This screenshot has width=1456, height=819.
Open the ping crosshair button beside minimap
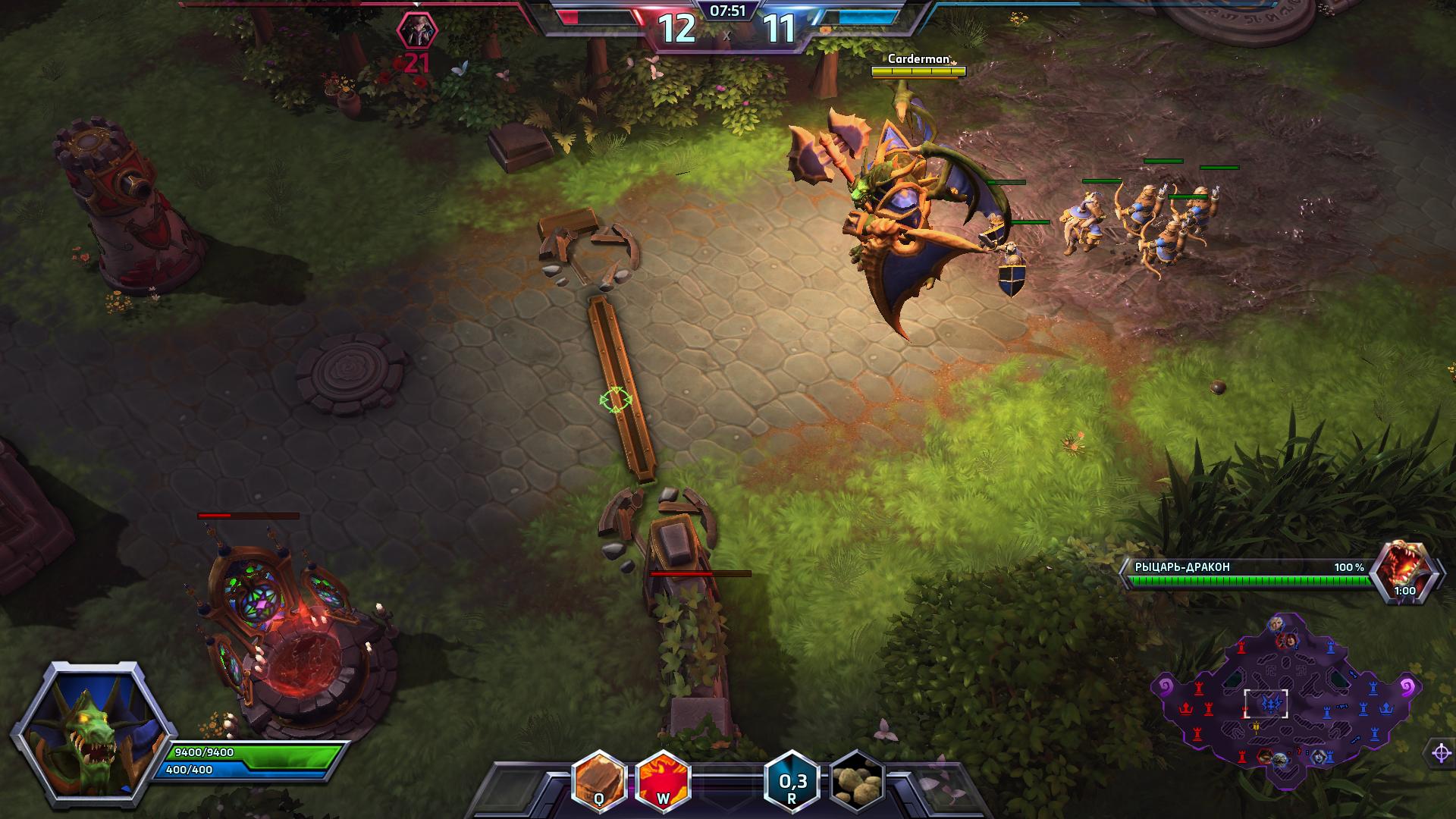point(1441,753)
